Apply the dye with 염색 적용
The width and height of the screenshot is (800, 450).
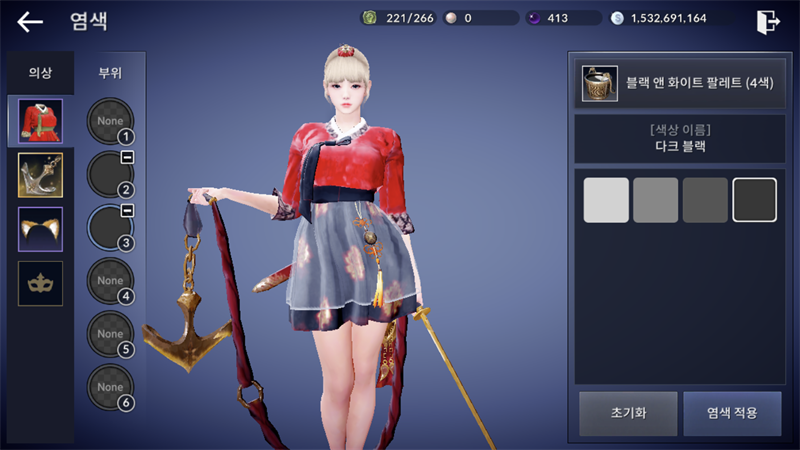point(732,413)
